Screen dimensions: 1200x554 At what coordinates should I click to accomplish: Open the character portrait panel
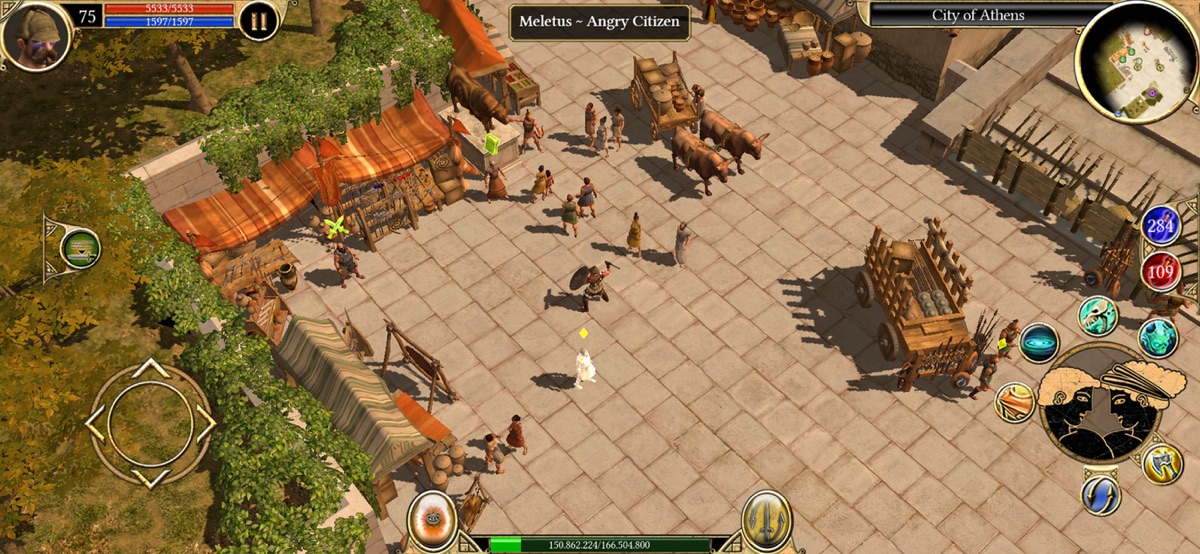36,35
